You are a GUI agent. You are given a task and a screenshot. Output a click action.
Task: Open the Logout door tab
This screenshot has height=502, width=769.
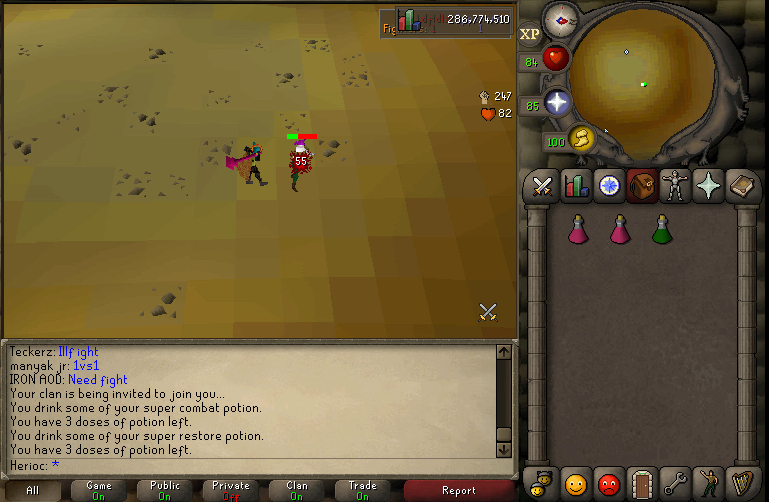click(x=642, y=483)
